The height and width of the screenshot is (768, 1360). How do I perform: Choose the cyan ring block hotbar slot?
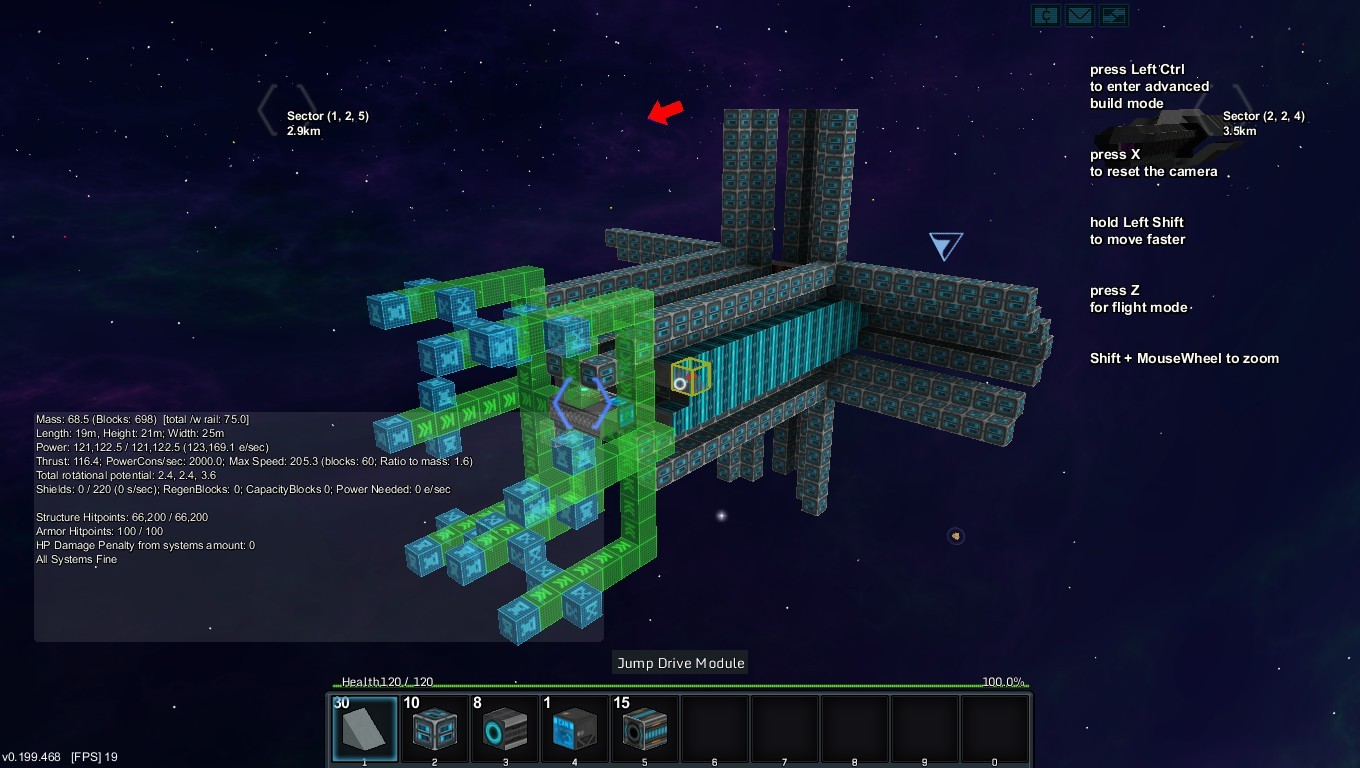[505, 729]
